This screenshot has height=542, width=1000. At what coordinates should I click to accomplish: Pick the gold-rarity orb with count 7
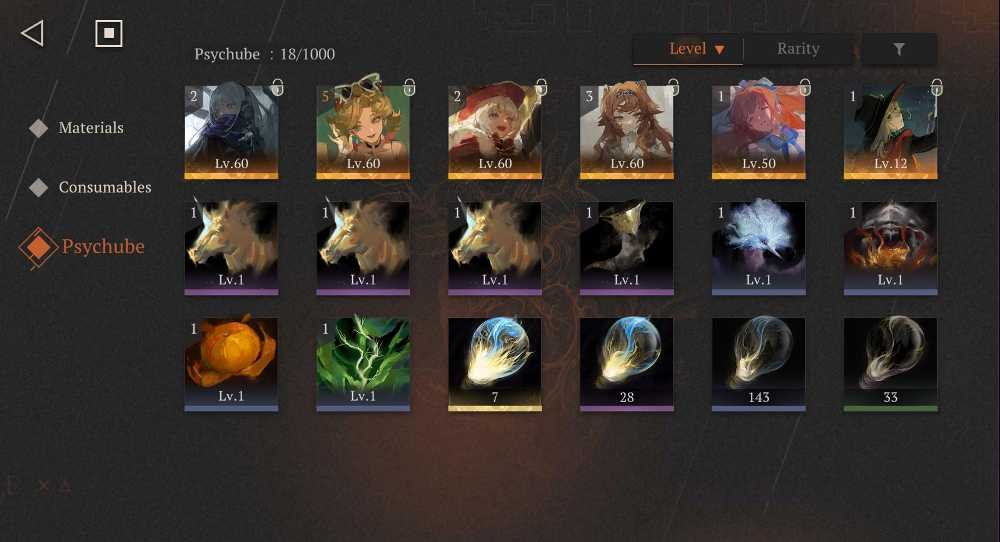click(494, 363)
